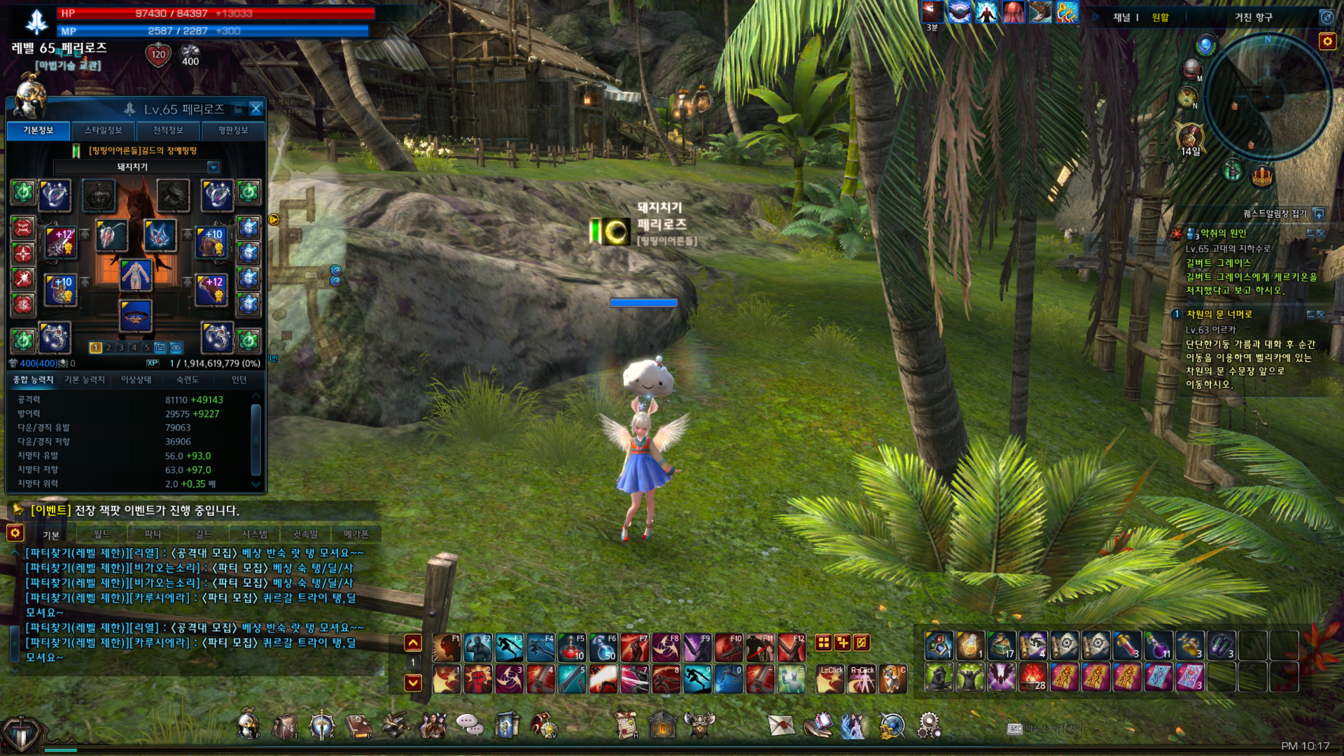Image resolution: width=1344 pixels, height=756 pixels.
Task: Switch to the 숙련도 stats tab
Action: [187, 380]
